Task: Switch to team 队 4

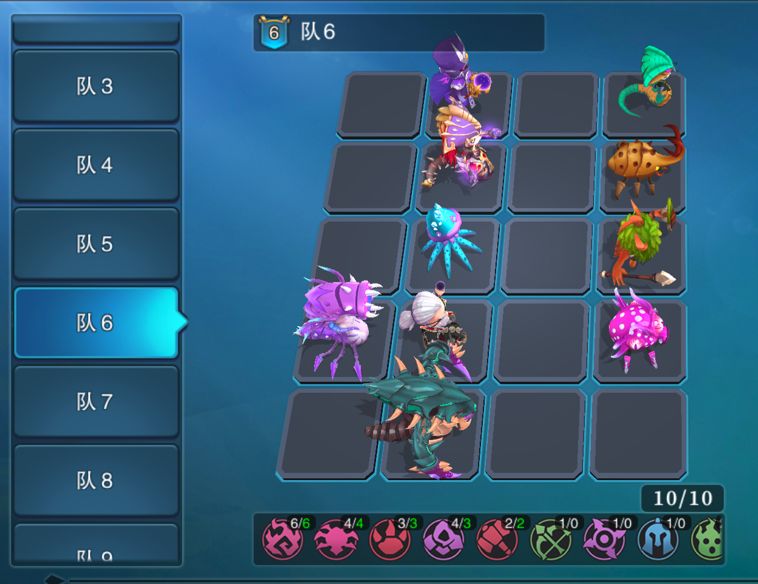Action: pos(96,165)
